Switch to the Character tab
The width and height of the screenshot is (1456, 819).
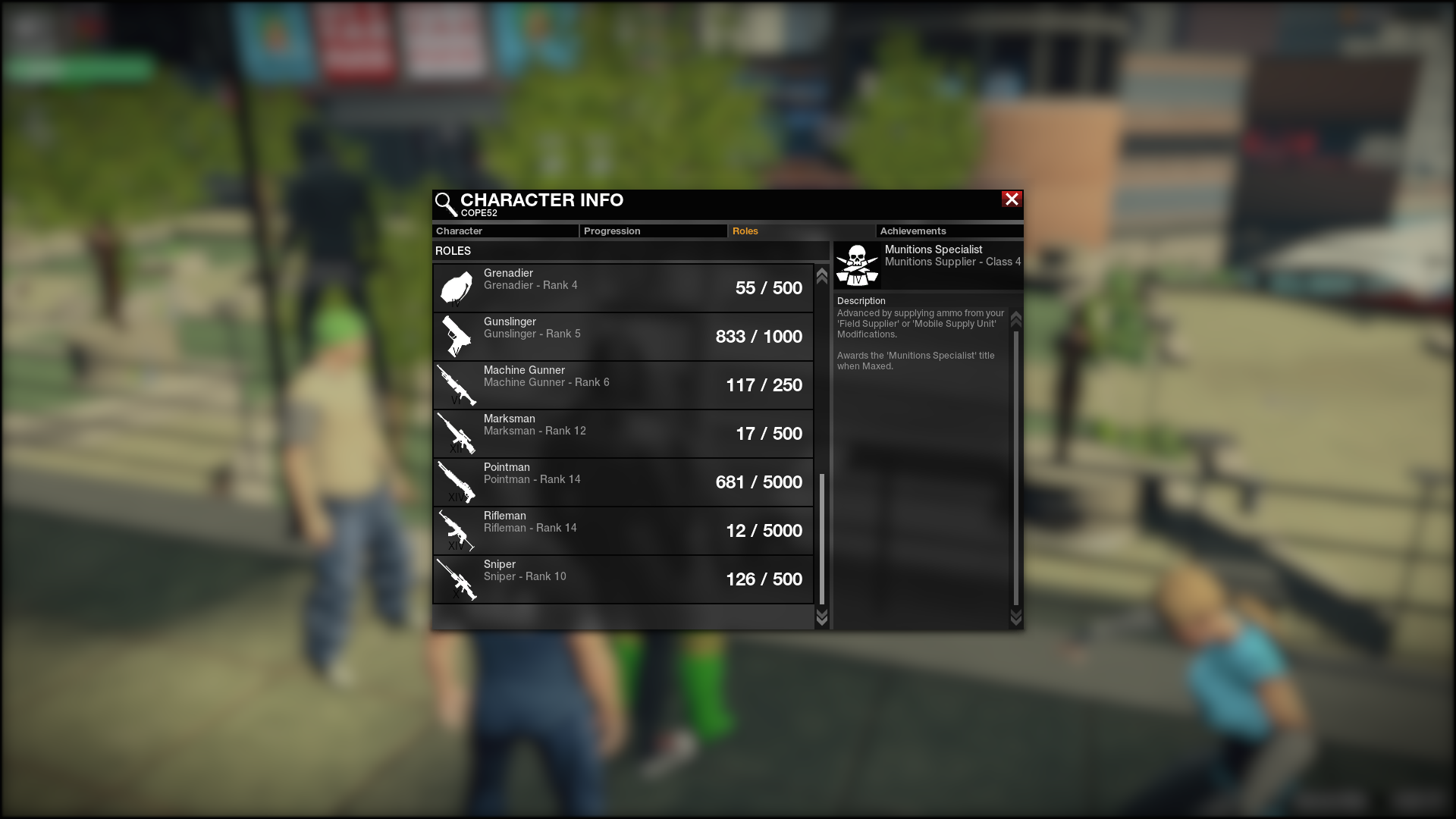[x=504, y=231]
